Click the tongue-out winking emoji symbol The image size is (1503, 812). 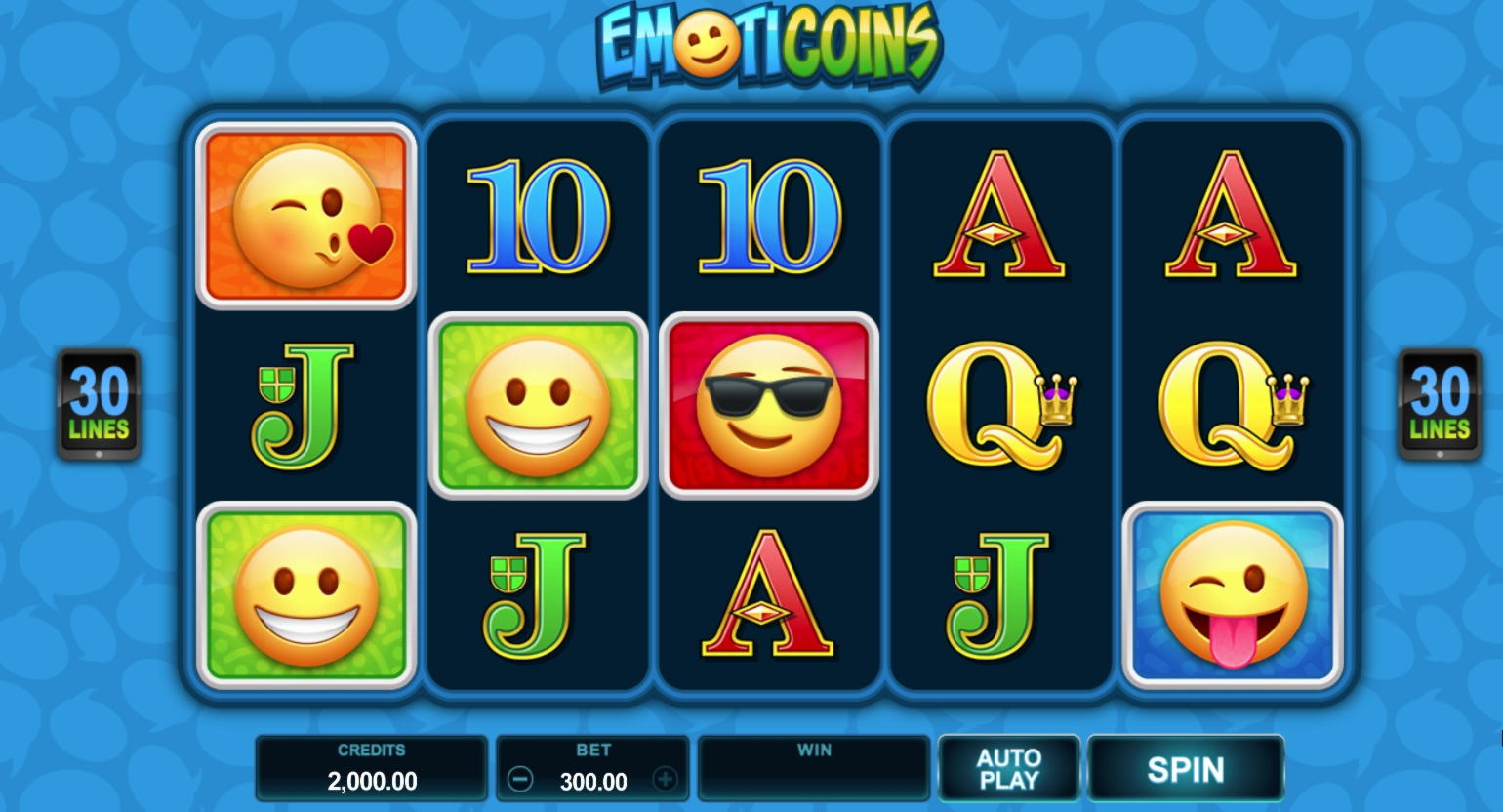click(x=1232, y=595)
